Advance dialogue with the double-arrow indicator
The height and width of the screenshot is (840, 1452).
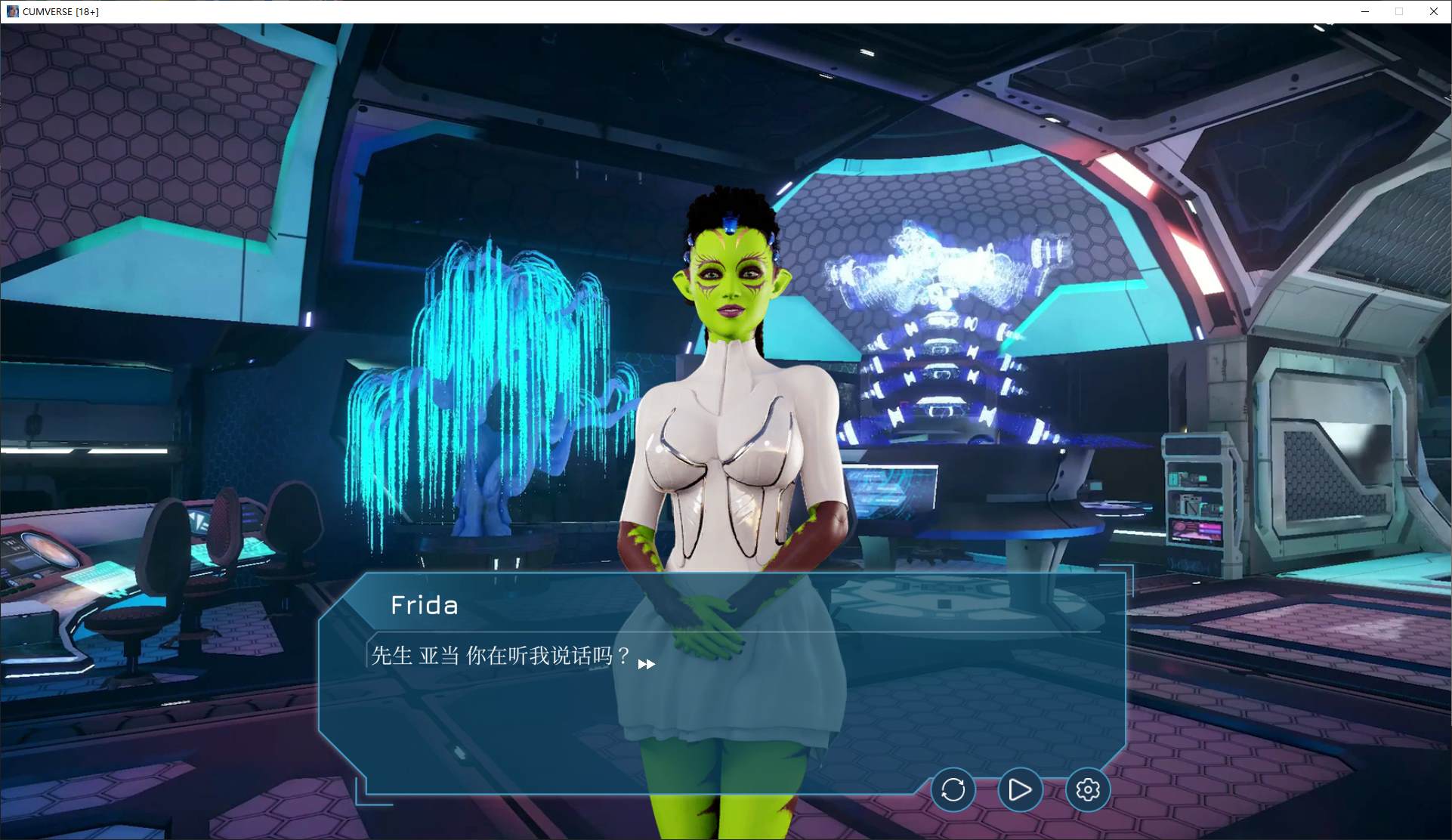(646, 664)
